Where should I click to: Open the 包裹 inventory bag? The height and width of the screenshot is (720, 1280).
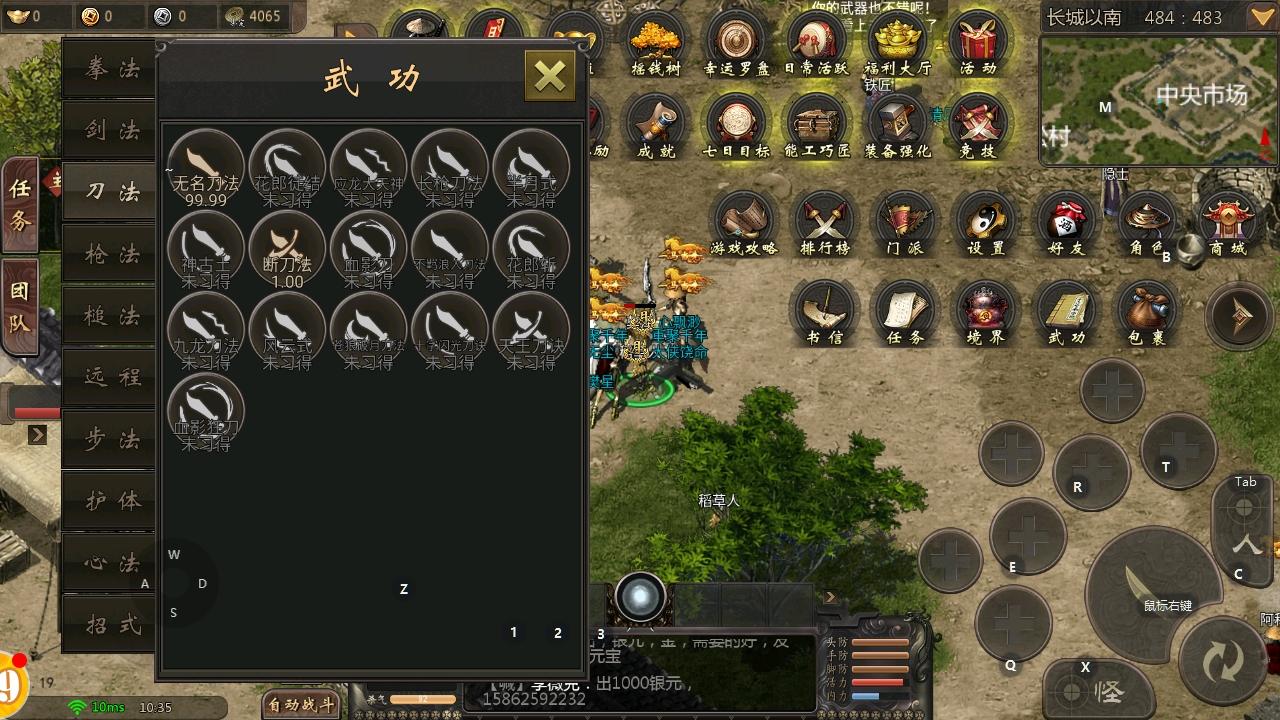click(x=1147, y=311)
